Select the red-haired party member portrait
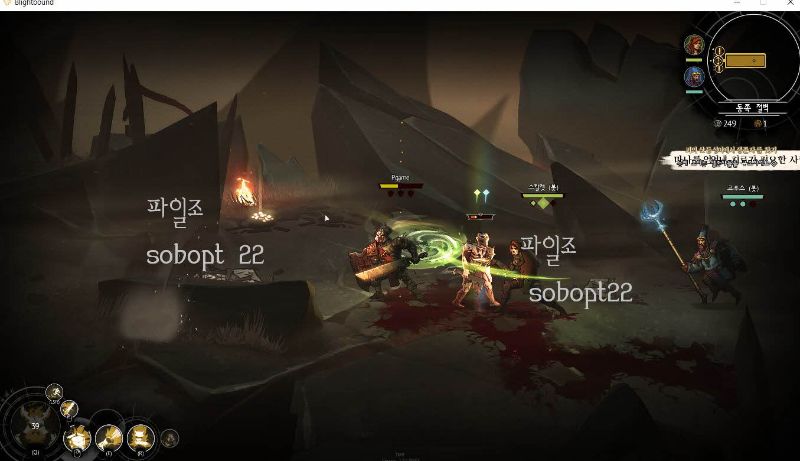Screen dimensions: 800x461 [x=693, y=45]
